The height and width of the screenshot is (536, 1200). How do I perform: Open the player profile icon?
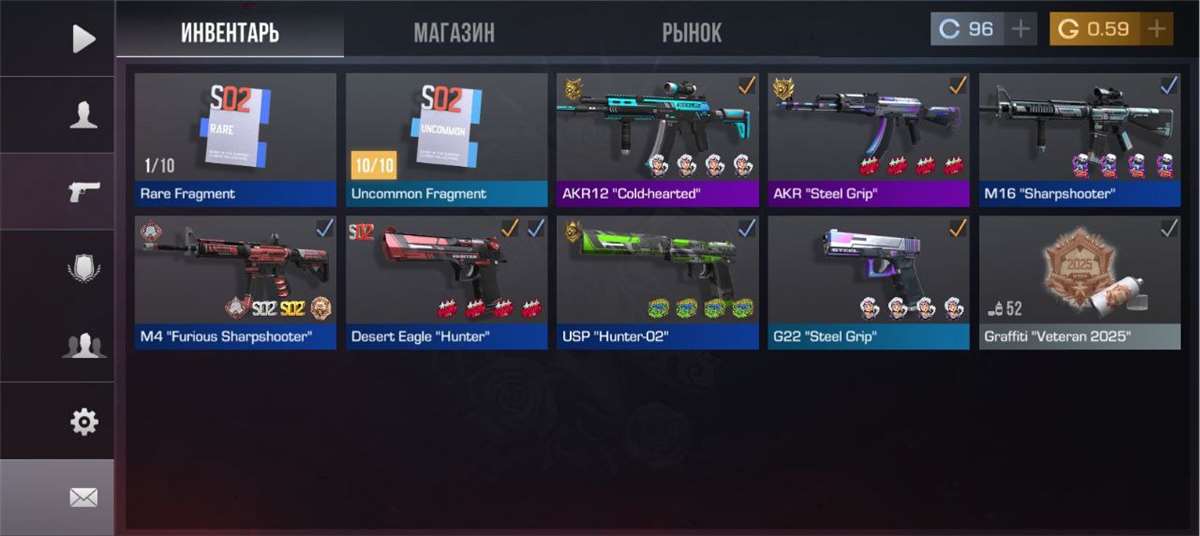click(x=84, y=115)
